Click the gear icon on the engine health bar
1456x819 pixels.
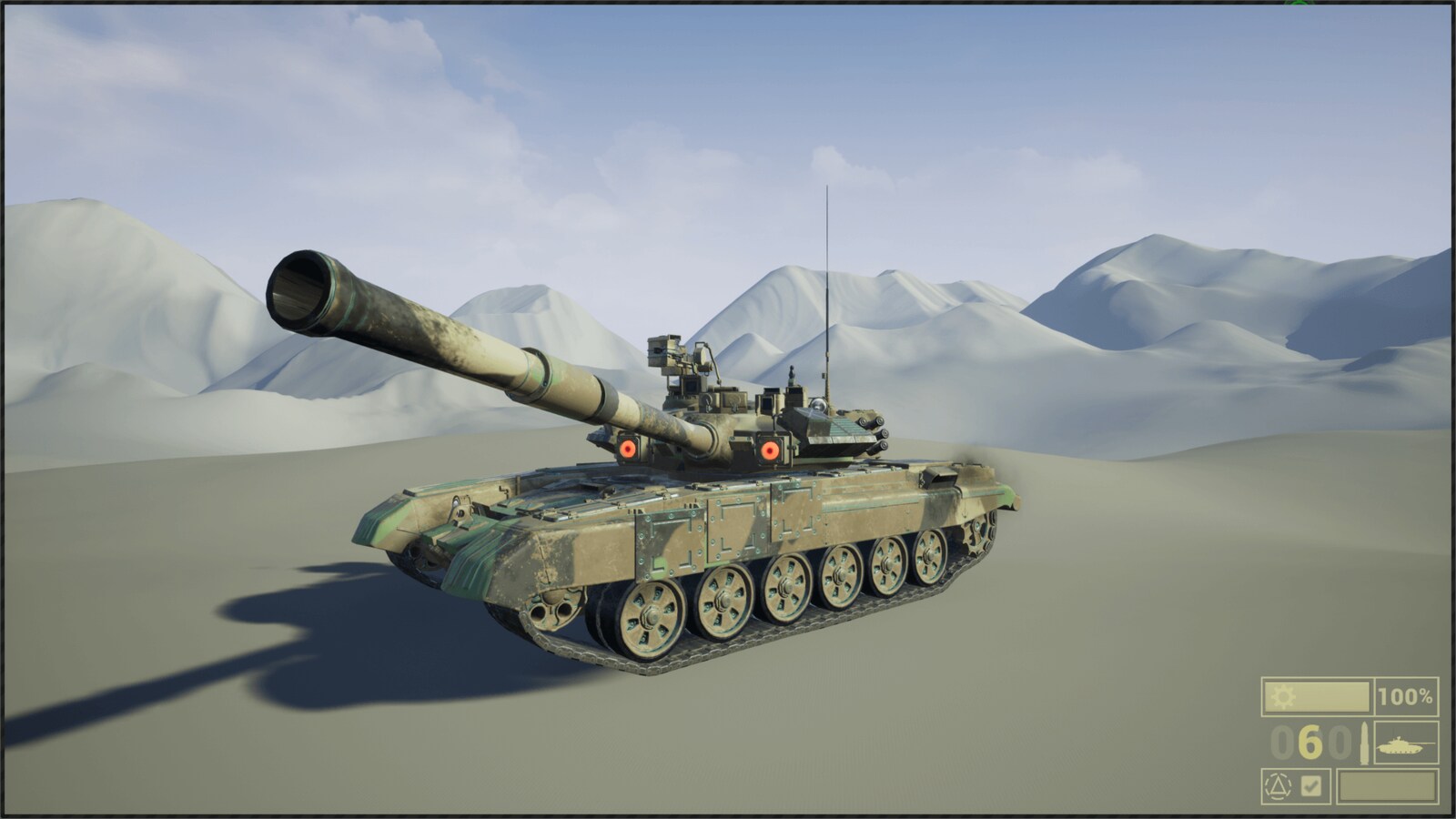pos(1281,694)
